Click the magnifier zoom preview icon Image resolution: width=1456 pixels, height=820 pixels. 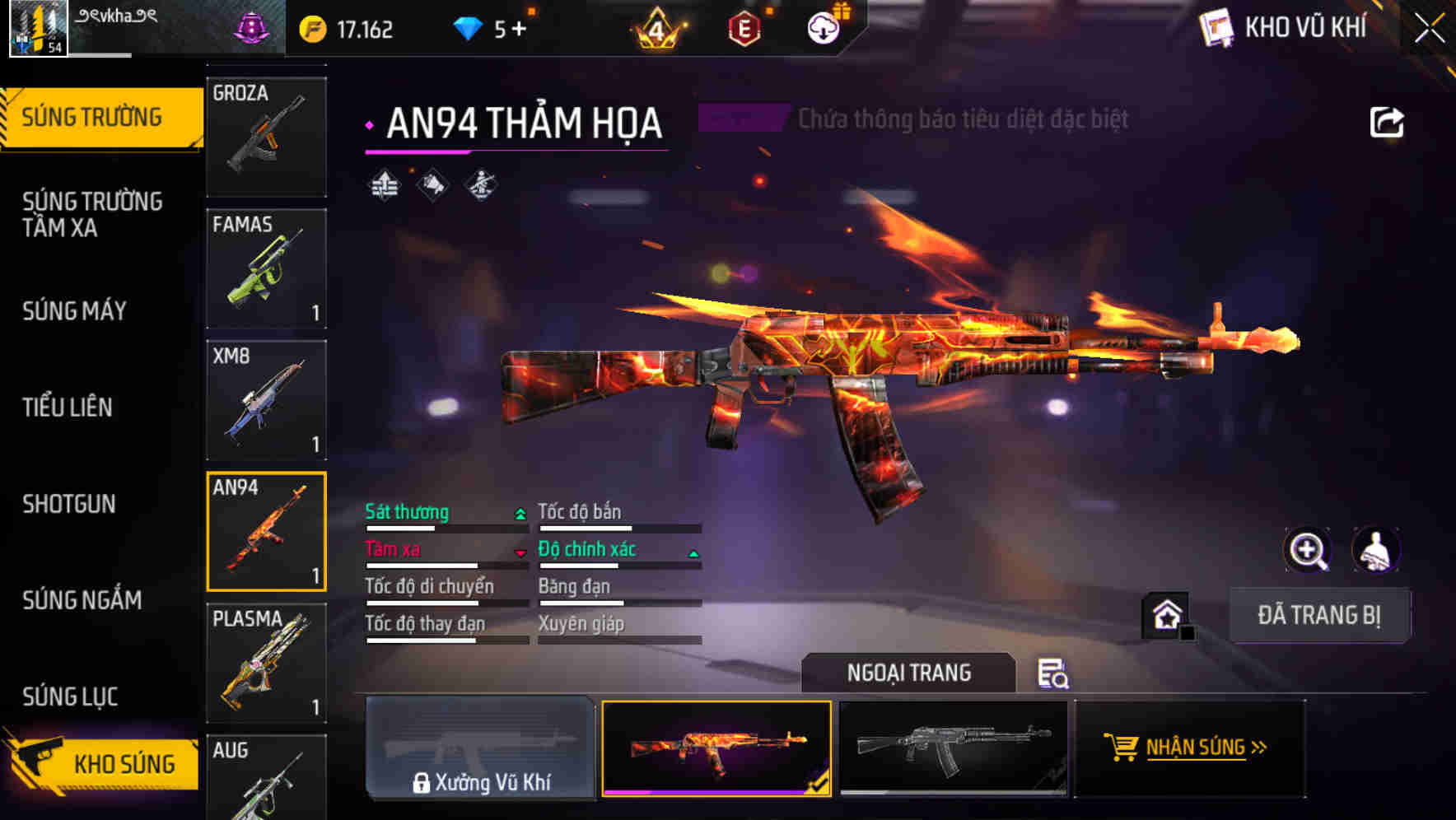click(x=1306, y=550)
